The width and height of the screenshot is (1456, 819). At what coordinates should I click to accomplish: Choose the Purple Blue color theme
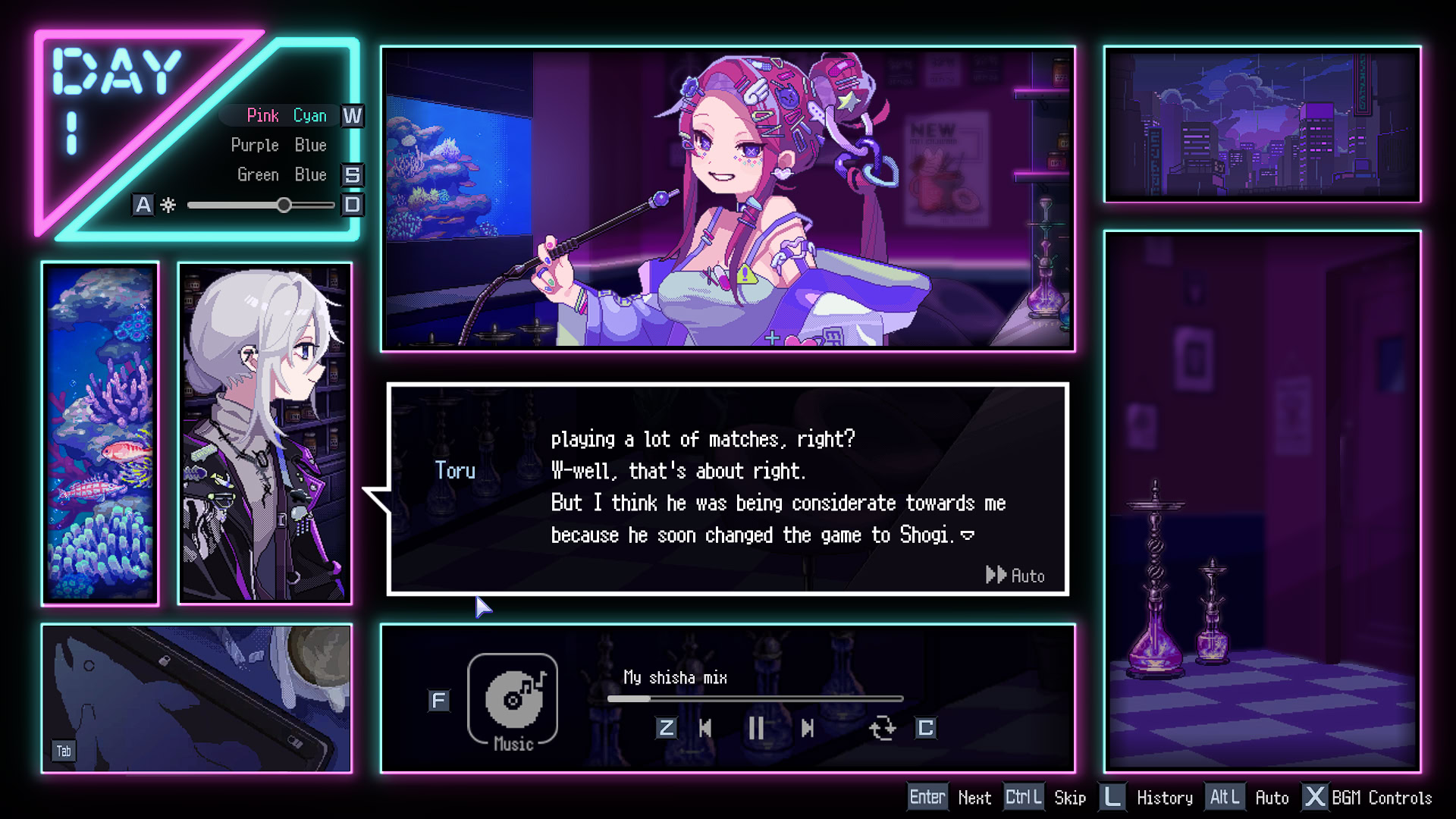click(x=278, y=145)
